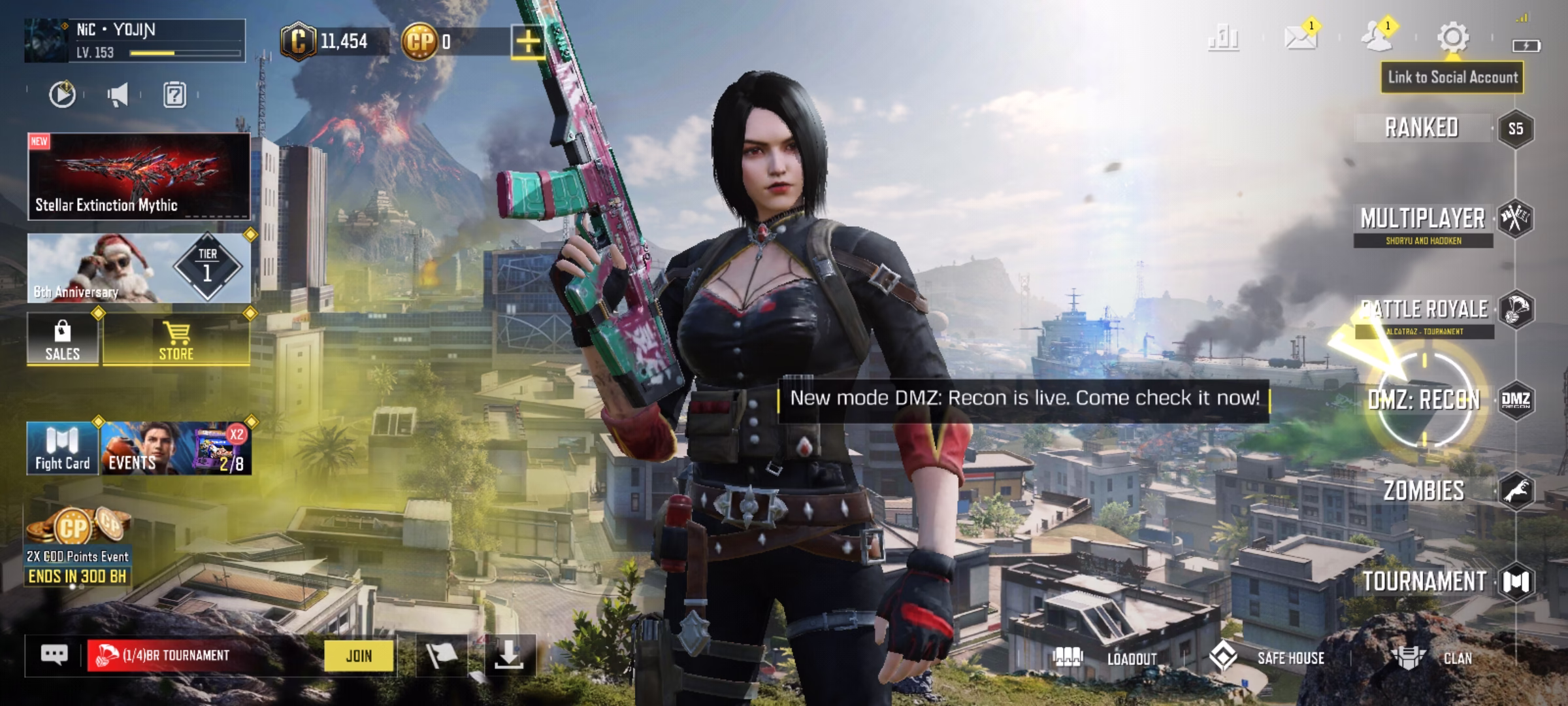Join the BR Tournament lobby
The height and width of the screenshot is (706, 1568).
point(359,656)
